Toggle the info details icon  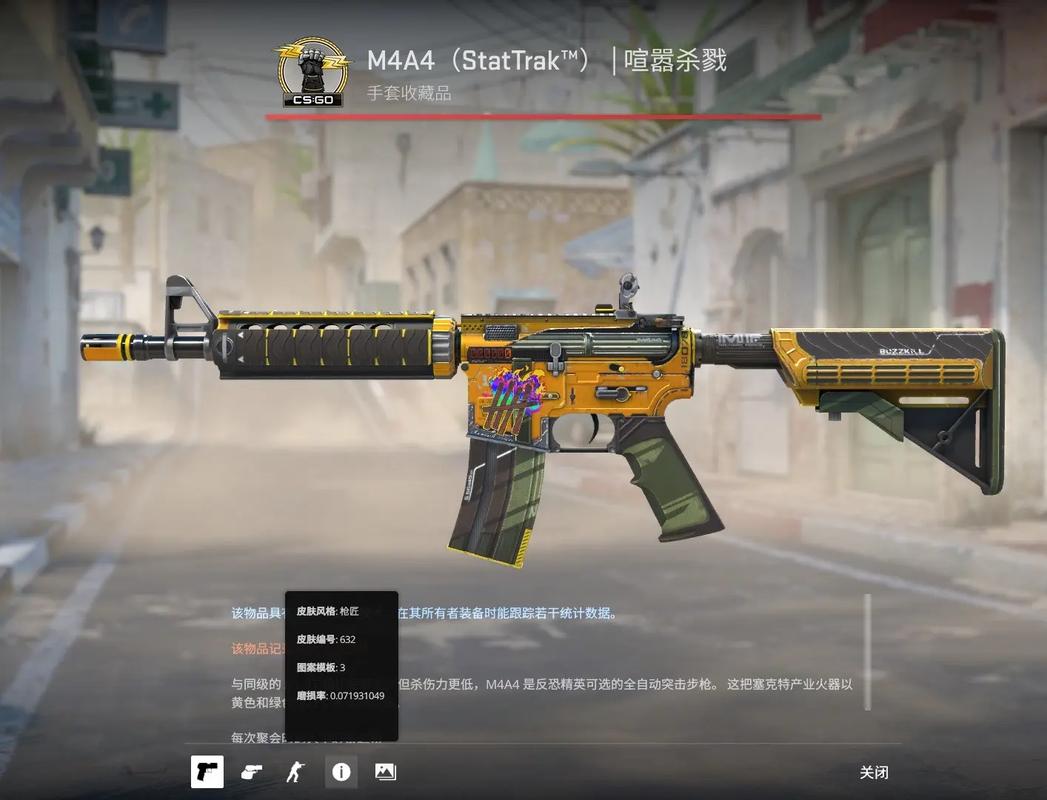[342, 772]
